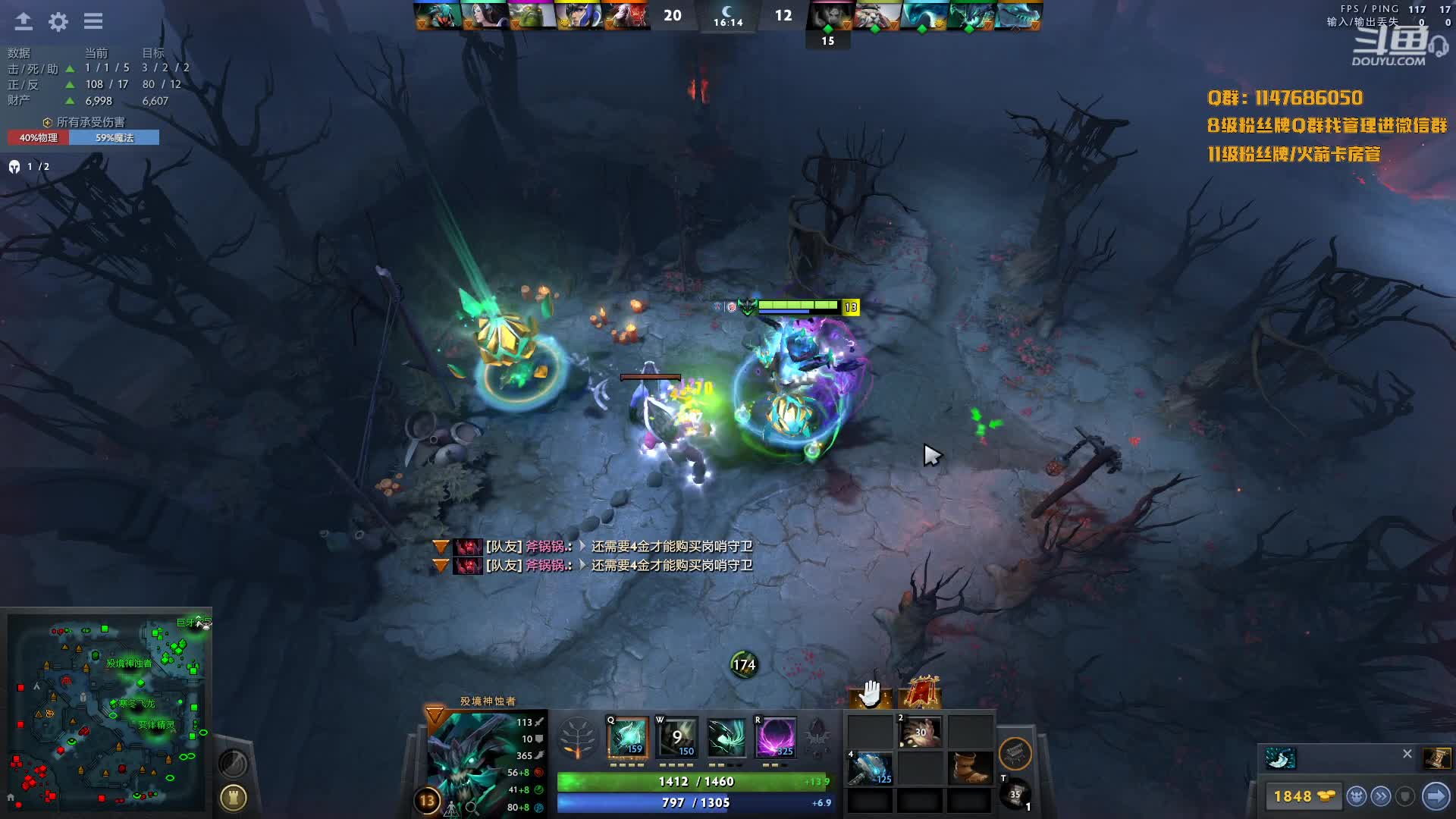Viewport: 1456px width, 819px height.
Task: Click the courier deliver arrow button
Action: click(1436, 796)
